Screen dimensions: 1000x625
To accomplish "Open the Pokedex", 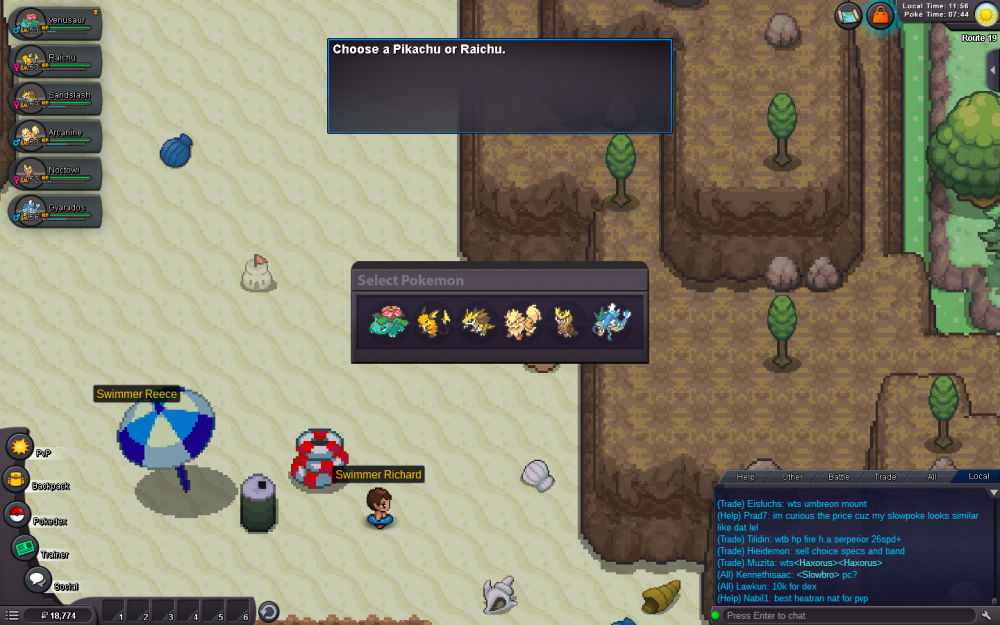I will click(17, 515).
